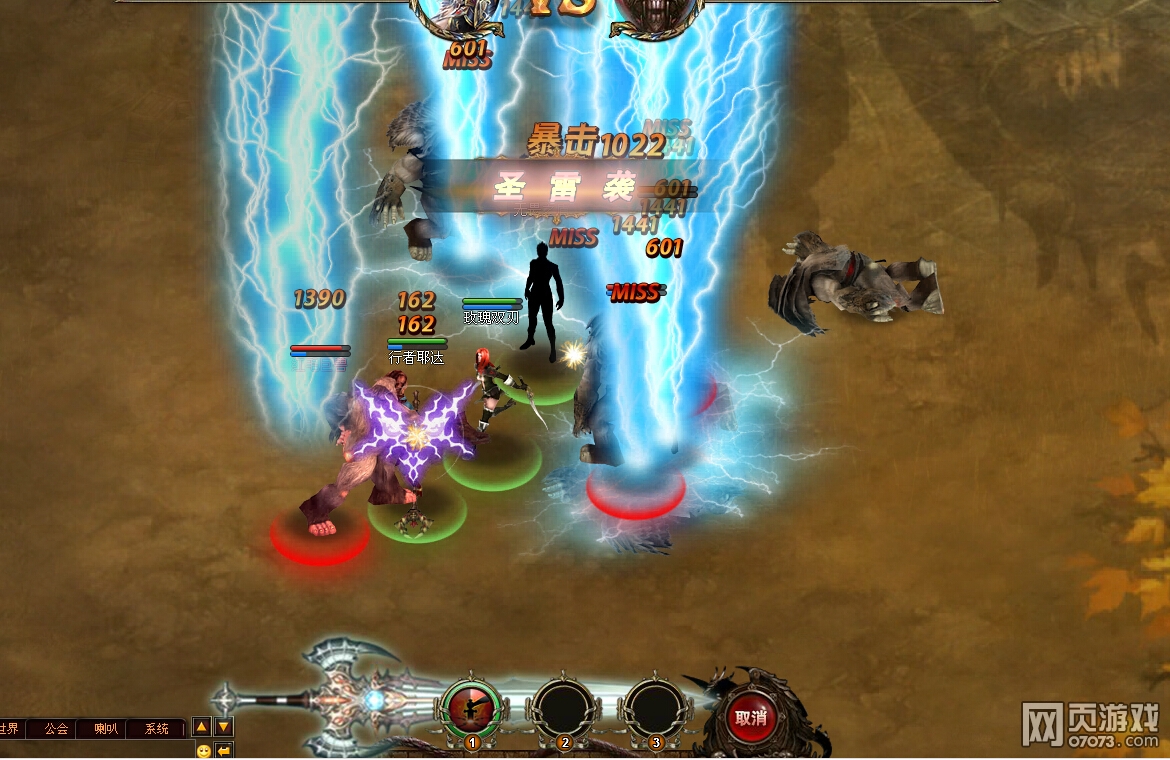Click the chat up-arrow button
The image size is (1170, 760).
tap(201, 727)
